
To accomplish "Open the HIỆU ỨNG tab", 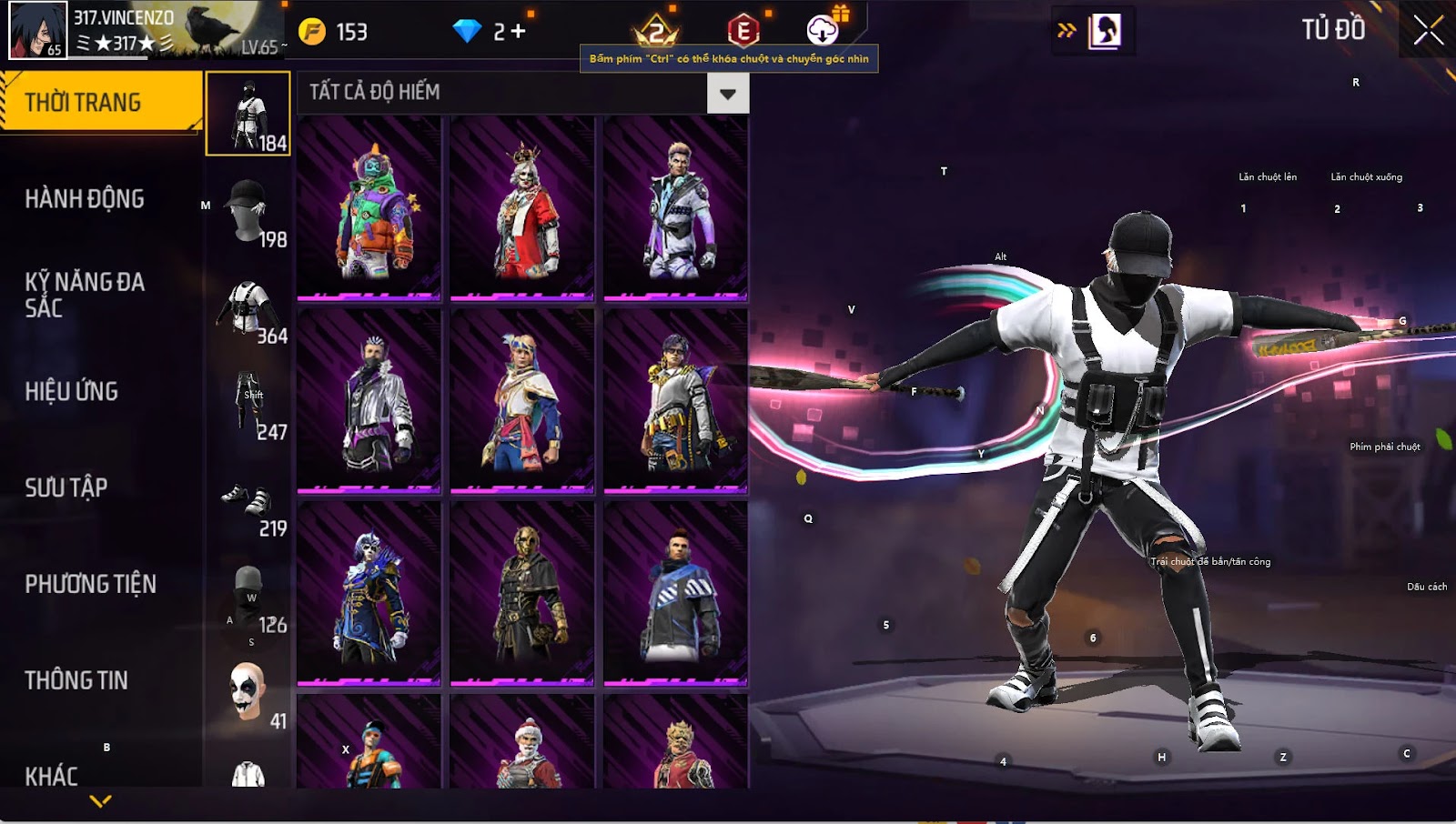I will 72,391.
